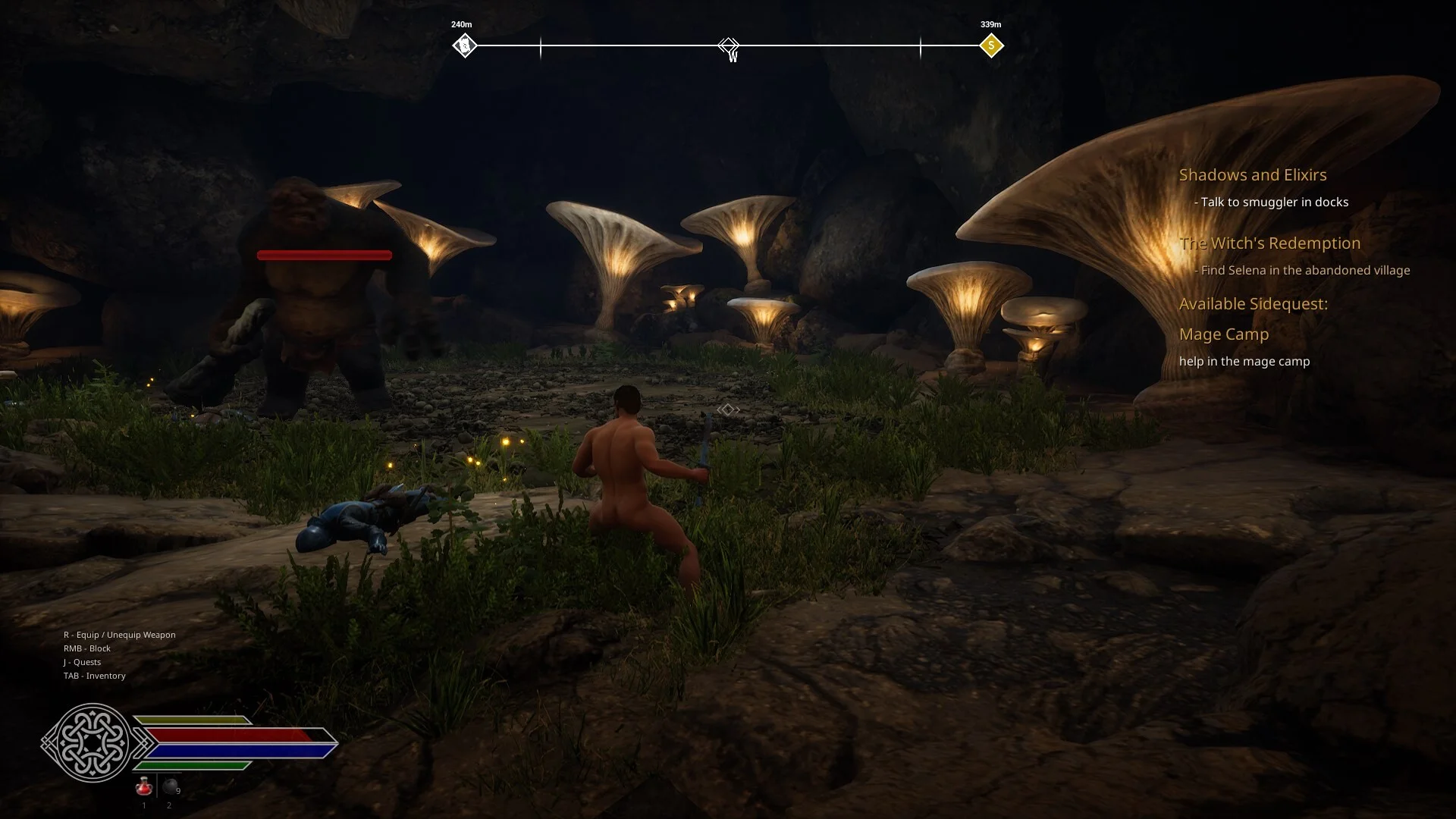The height and width of the screenshot is (819, 1456).
Task: Select the red health potion slot
Action: 143,787
